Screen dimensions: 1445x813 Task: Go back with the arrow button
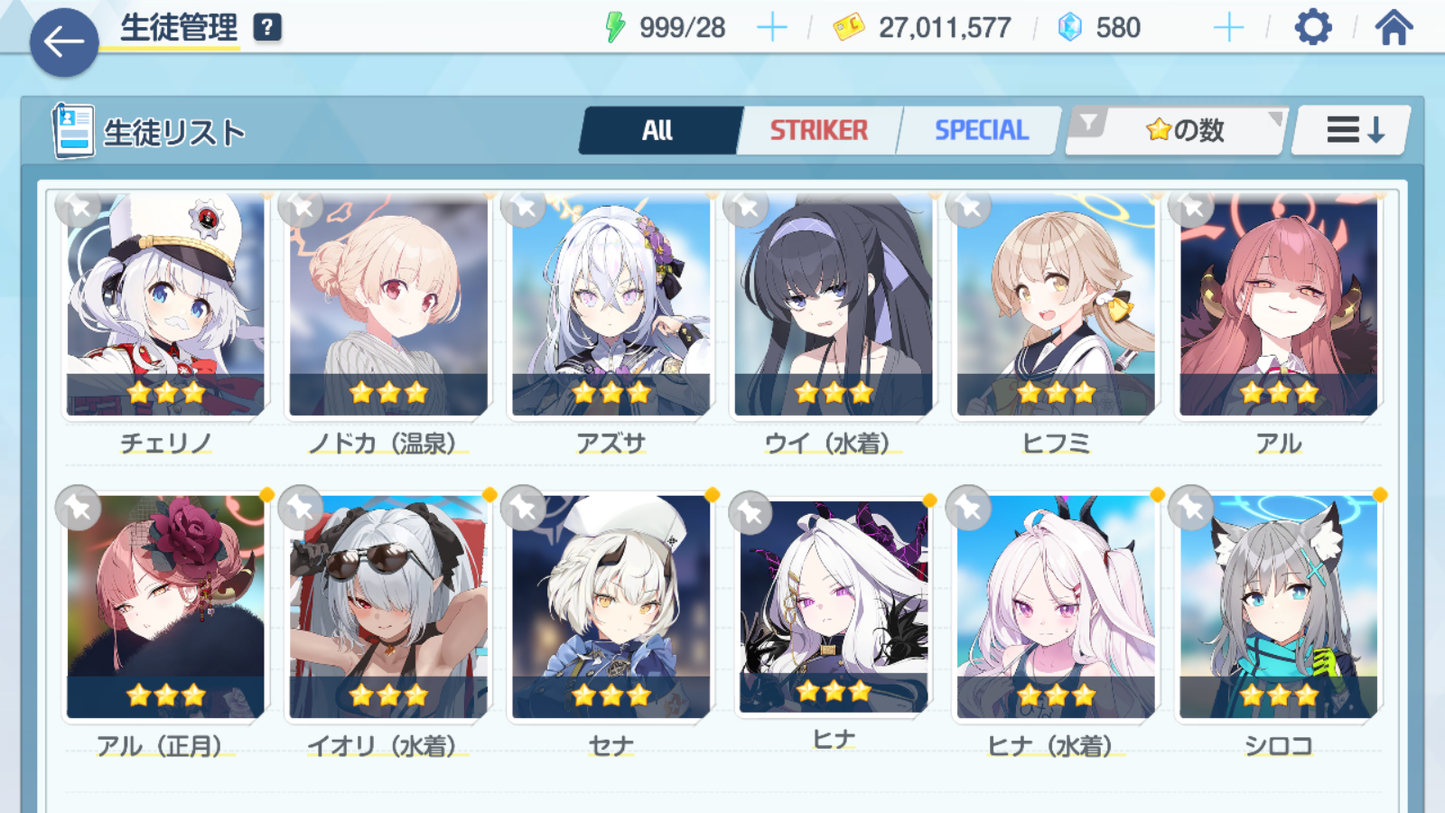point(64,43)
